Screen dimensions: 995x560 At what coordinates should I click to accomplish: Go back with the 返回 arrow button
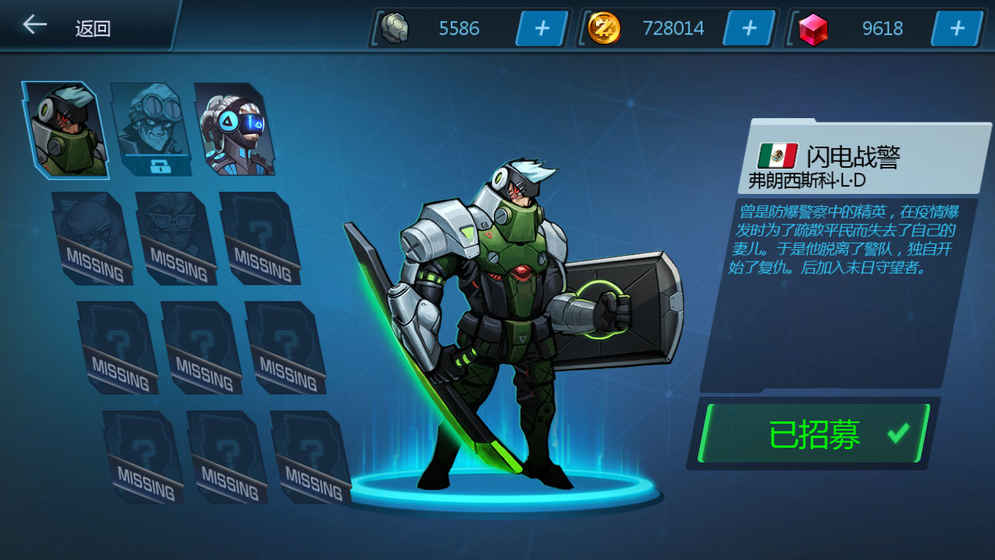[36, 25]
